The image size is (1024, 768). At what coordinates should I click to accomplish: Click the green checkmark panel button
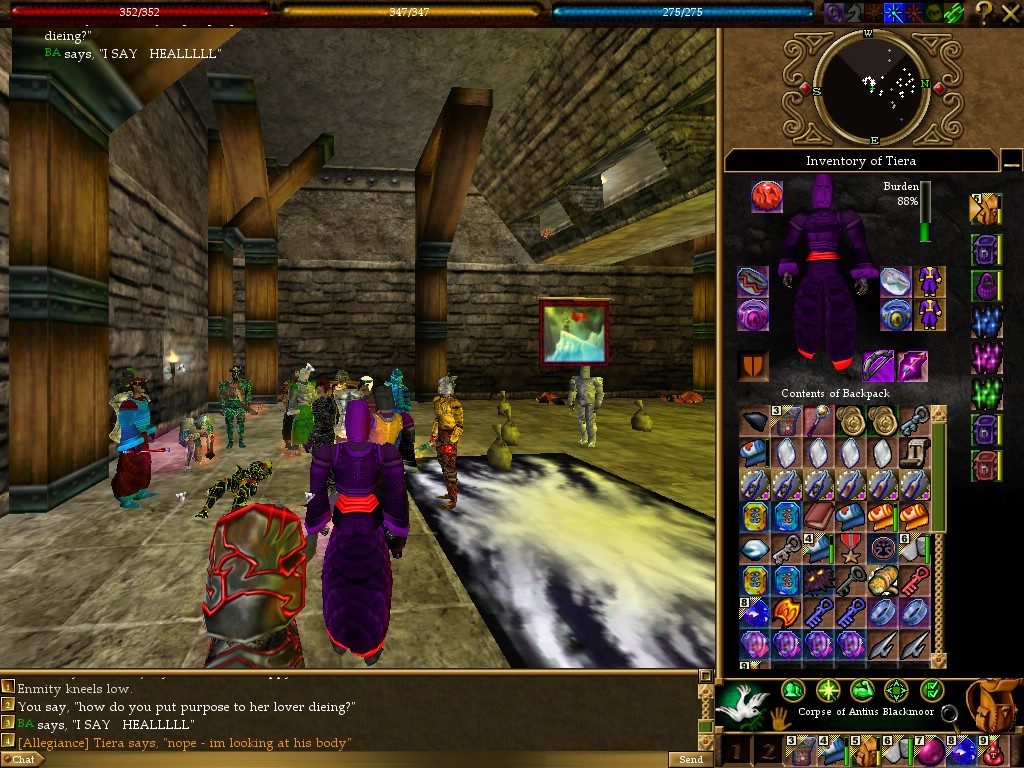tap(931, 690)
